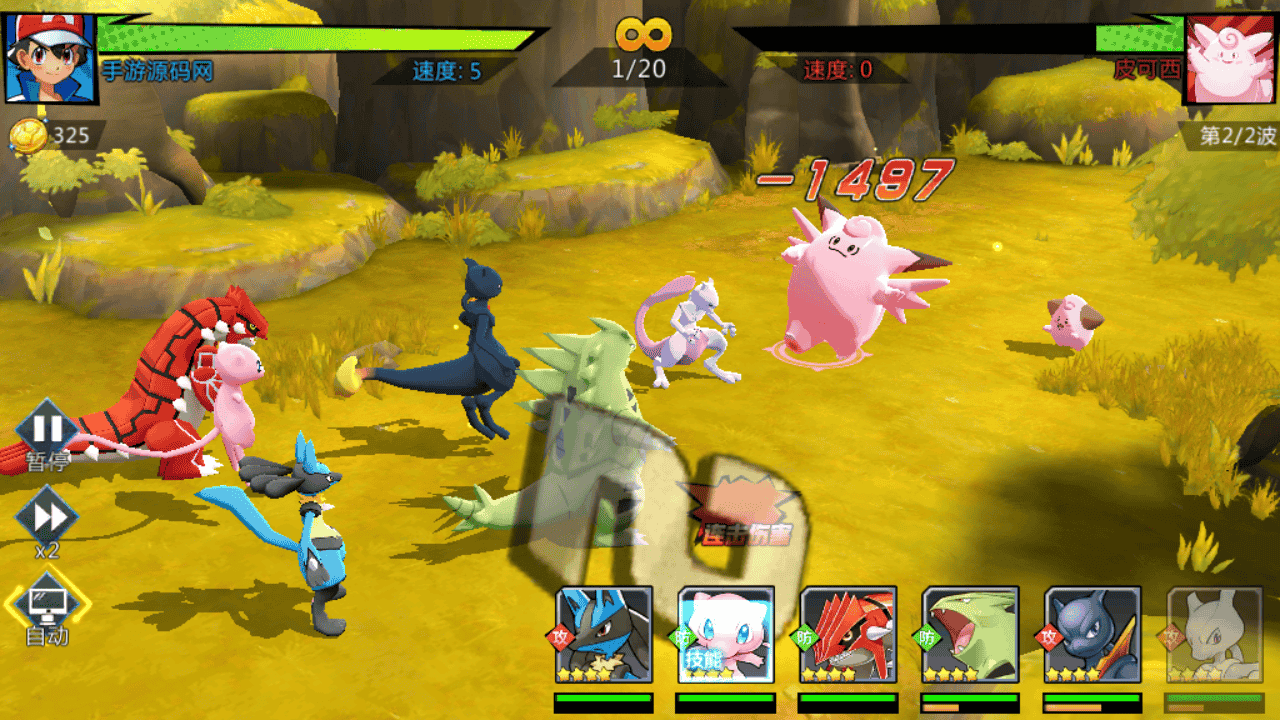Select the Tyranitar skill portrait
Image resolution: width=1280 pixels, height=720 pixels.
point(970,634)
